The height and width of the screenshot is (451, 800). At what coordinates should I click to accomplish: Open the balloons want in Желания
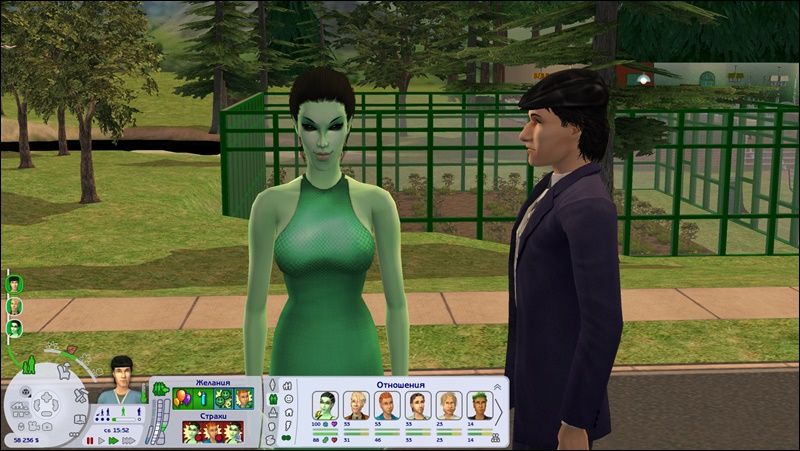182,398
